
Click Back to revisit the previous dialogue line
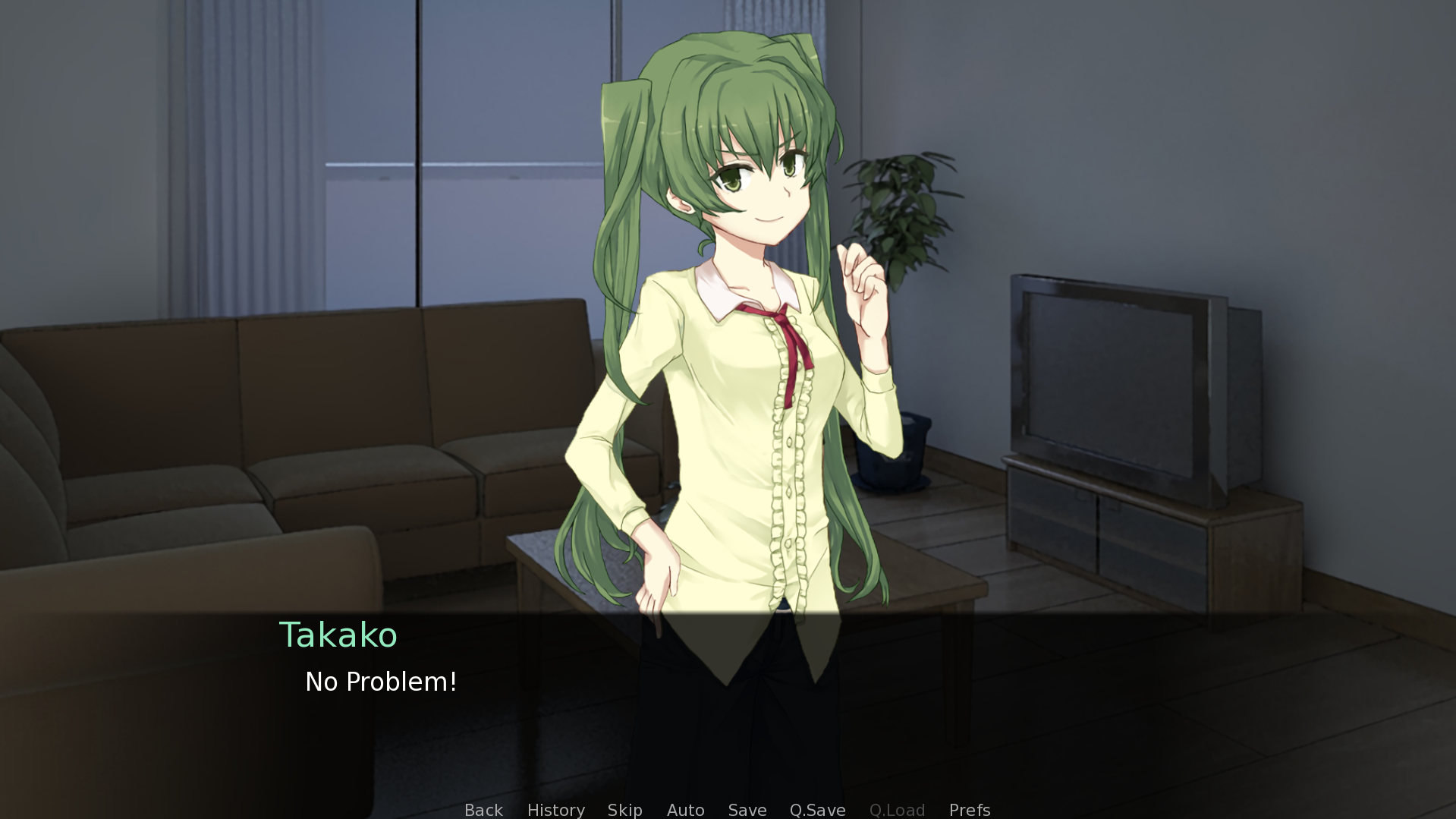point(483,810)
